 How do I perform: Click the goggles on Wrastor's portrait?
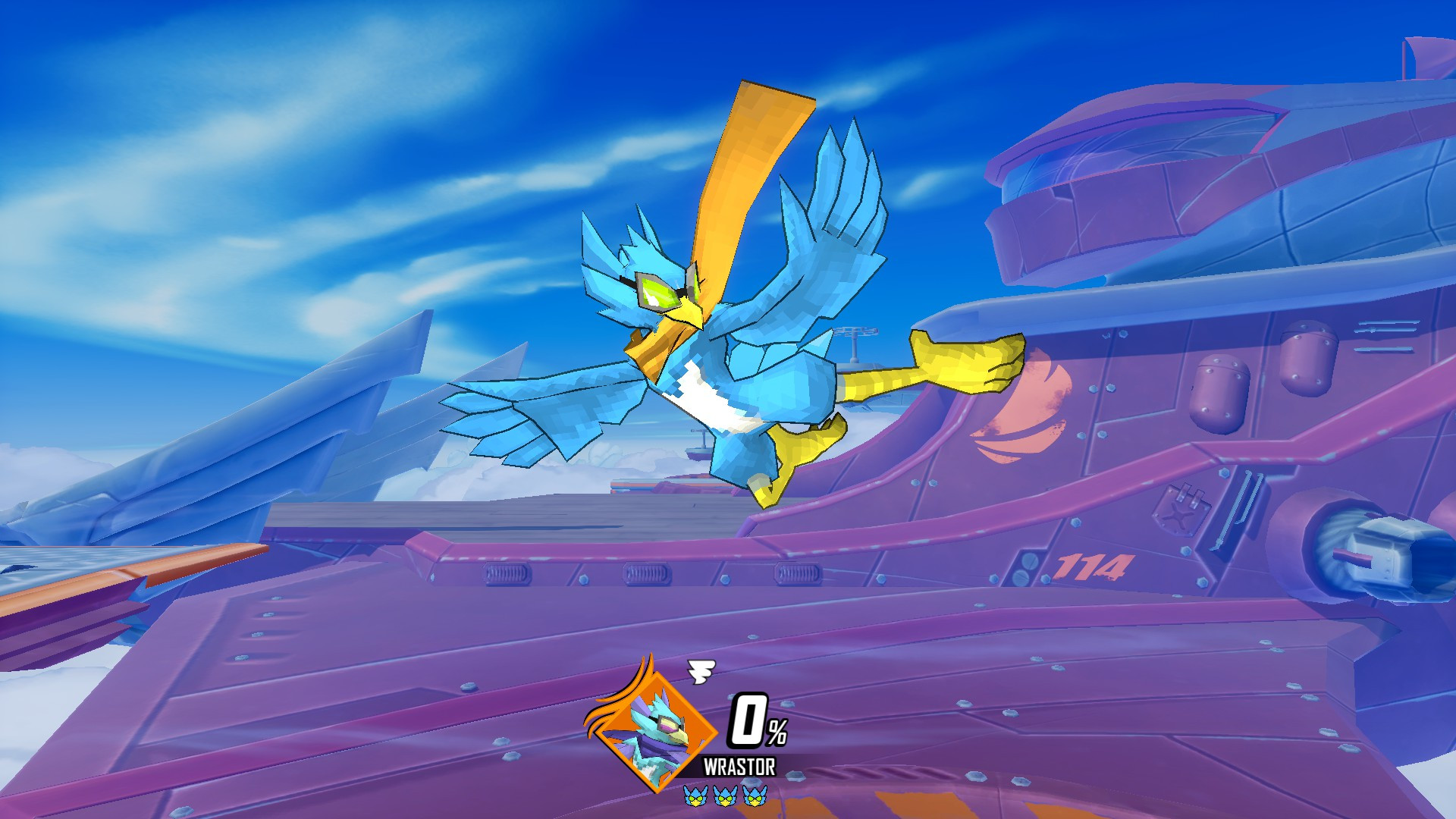click(x=669, y=723)
